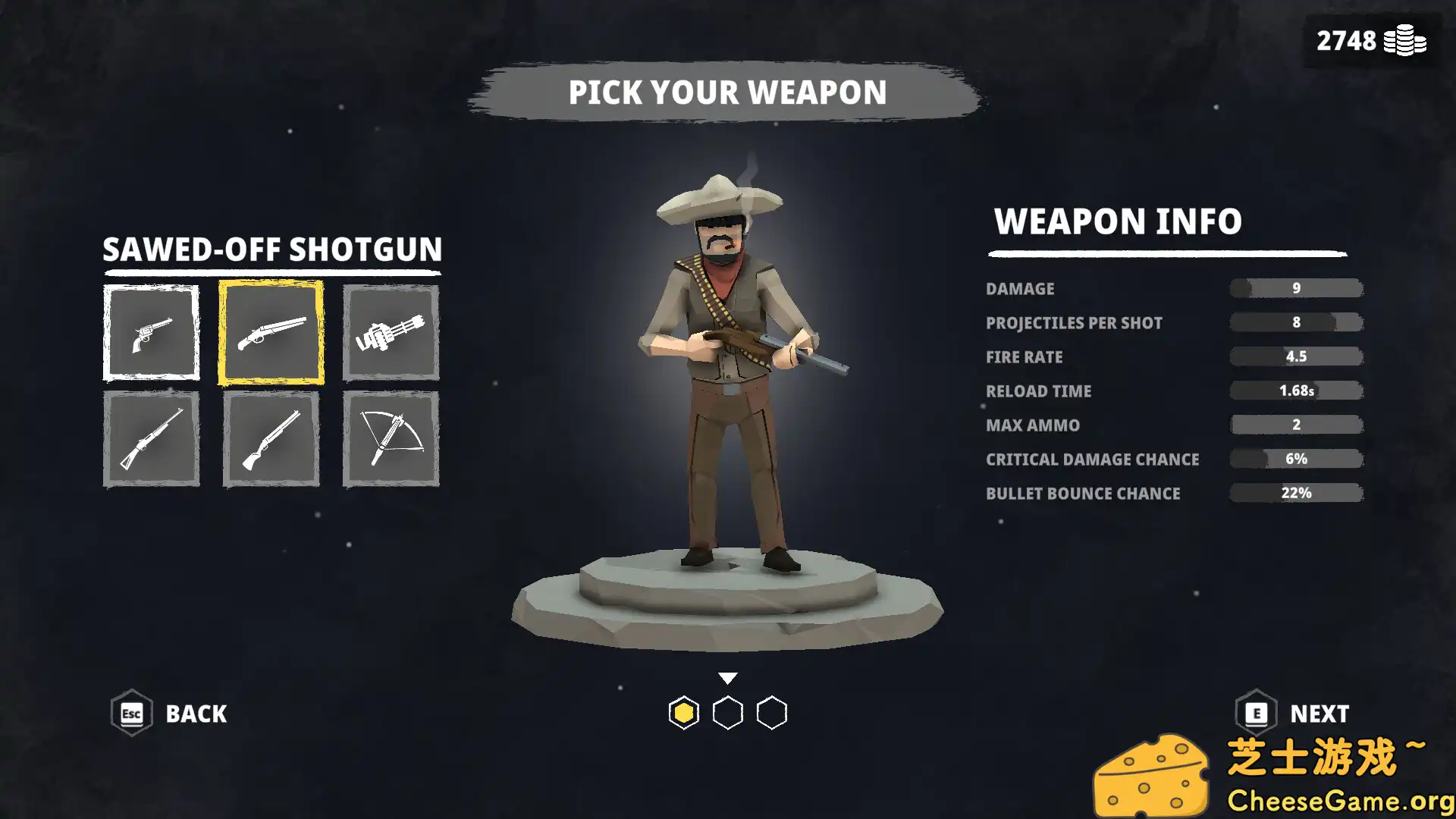Select the crossbow weapon icon
This screenshot has width=1456, height=819.
(x=390, y=438)
